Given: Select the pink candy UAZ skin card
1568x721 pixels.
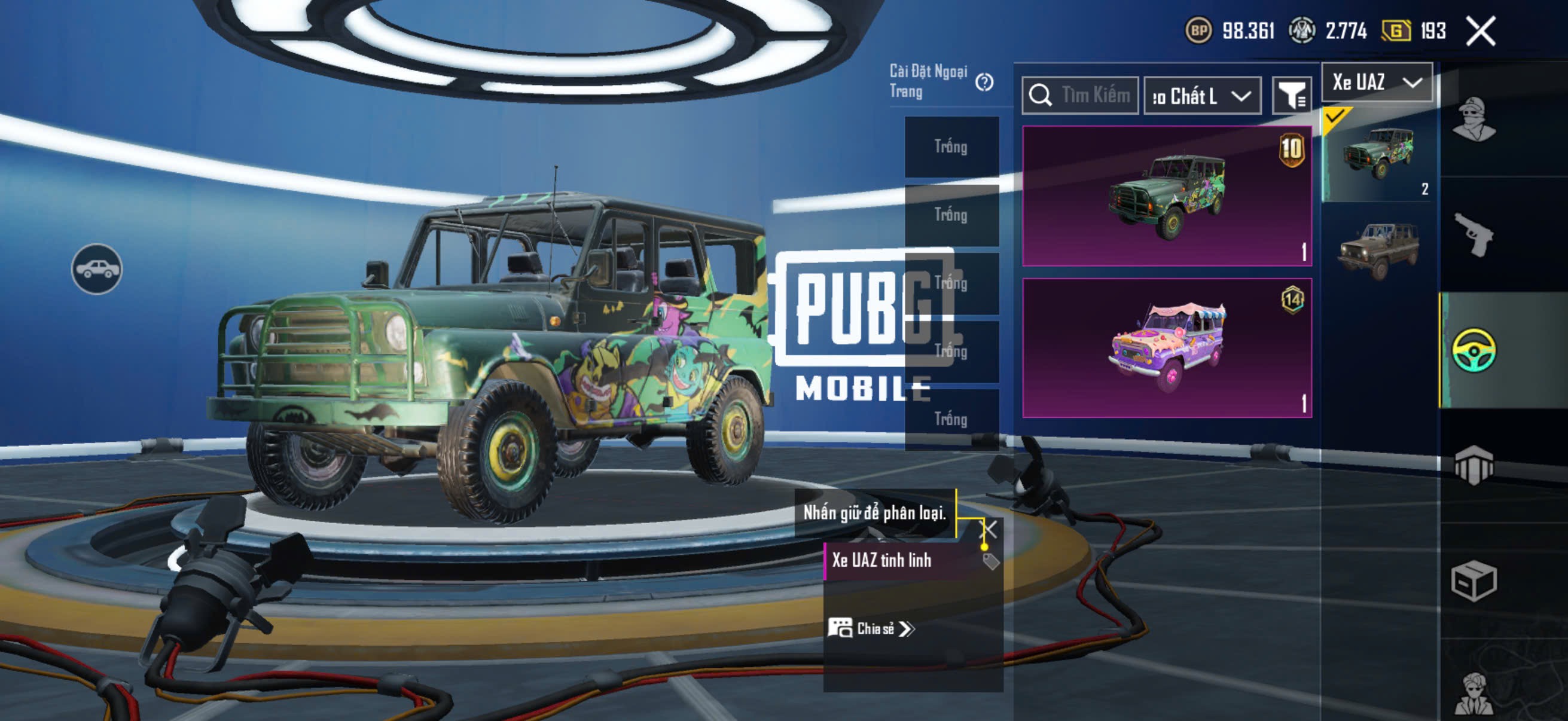Looking at the screenshot, I should tap(1166, 347).
